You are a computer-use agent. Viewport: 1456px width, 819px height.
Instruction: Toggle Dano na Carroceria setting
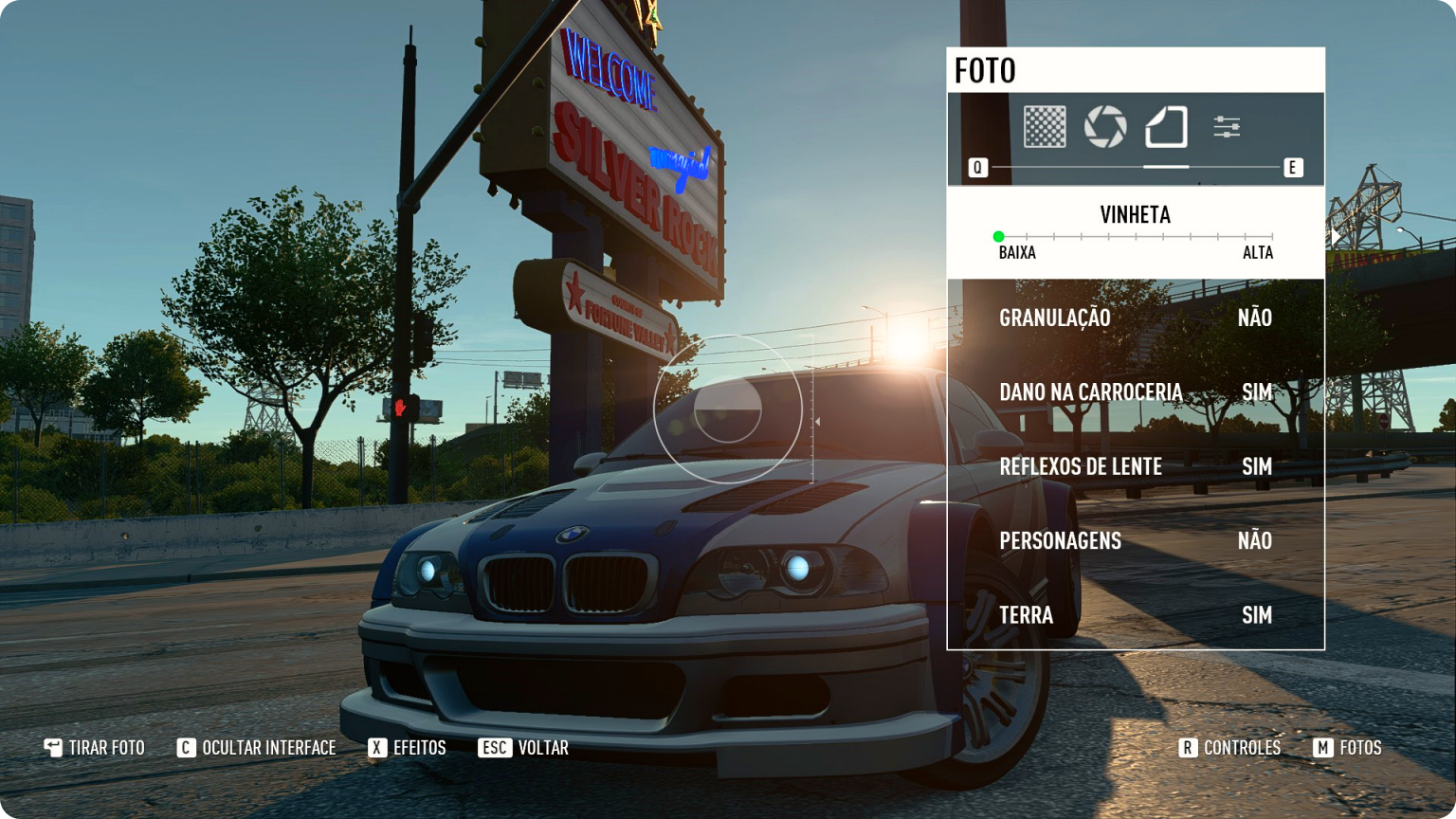(1135, 391)
